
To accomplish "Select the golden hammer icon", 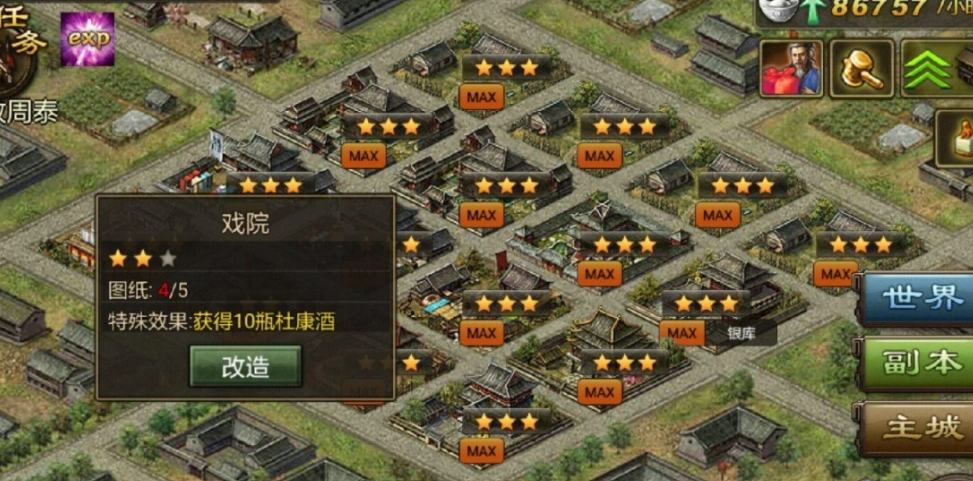I will 861,68.
